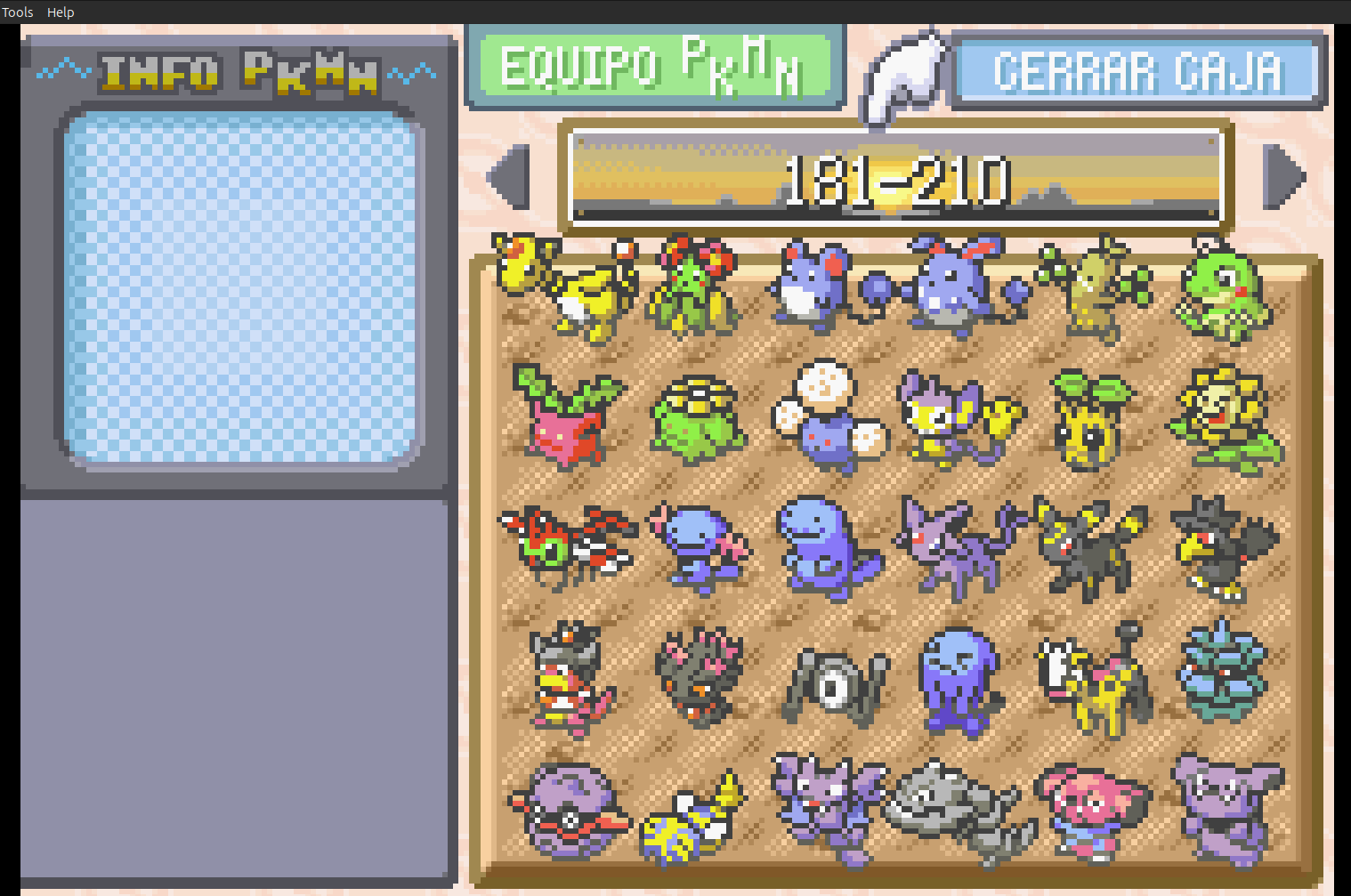Select the Unown sprite

point(832,681)
